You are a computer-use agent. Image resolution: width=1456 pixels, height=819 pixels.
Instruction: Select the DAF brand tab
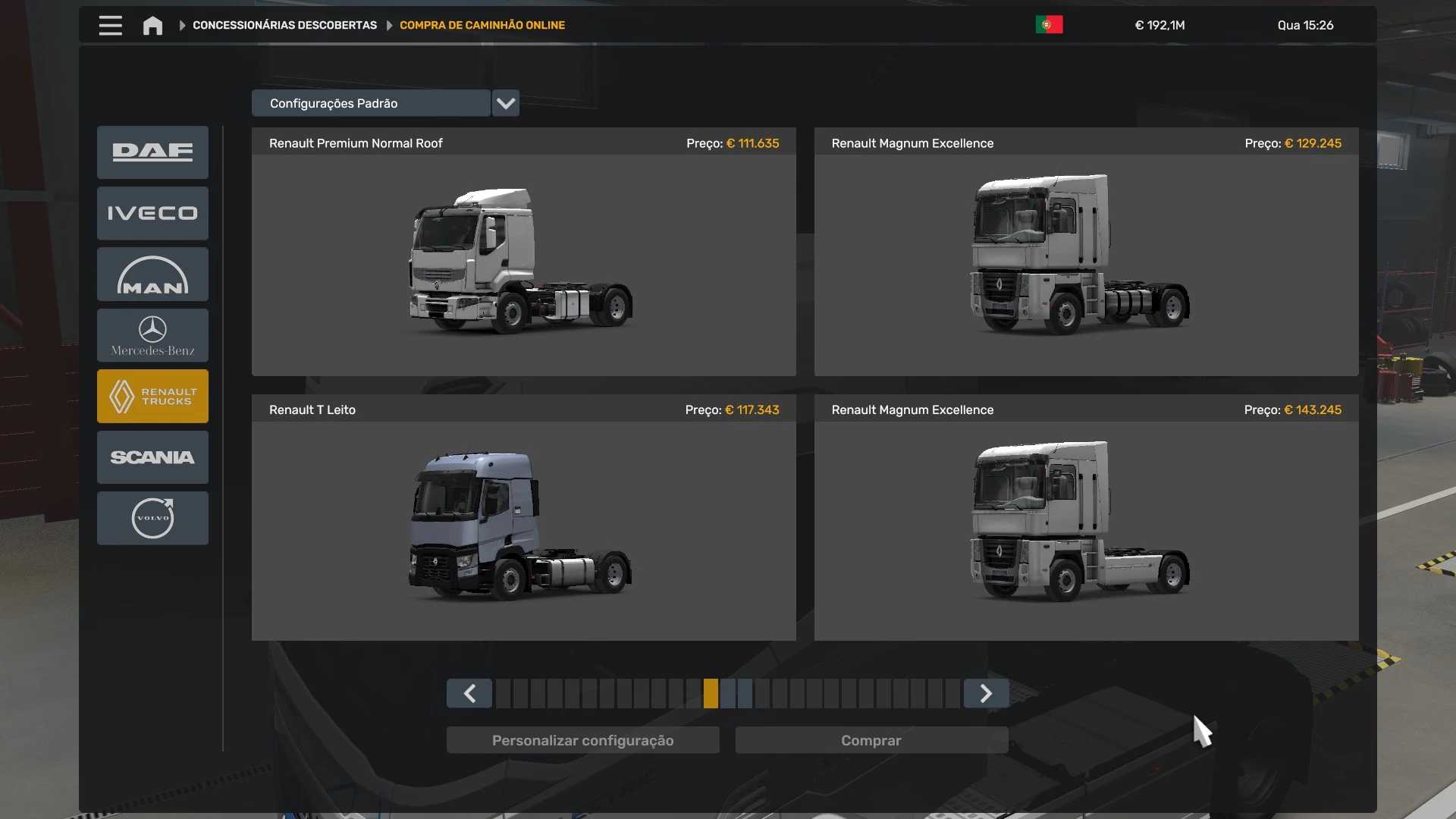point(152,152)
